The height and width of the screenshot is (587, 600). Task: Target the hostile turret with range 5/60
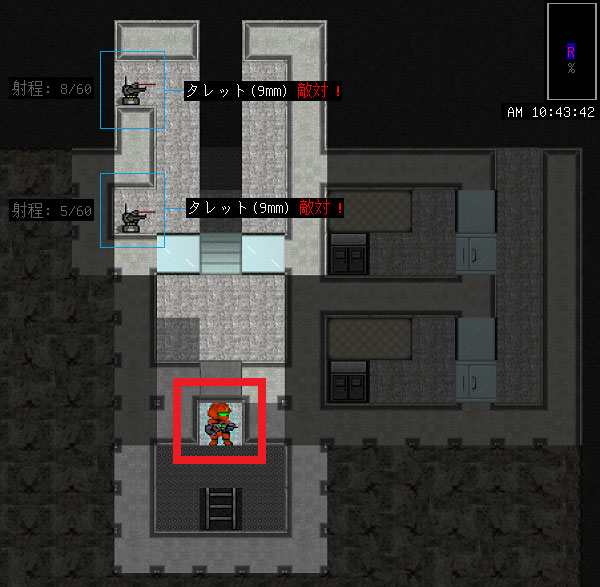coord(131,215)
